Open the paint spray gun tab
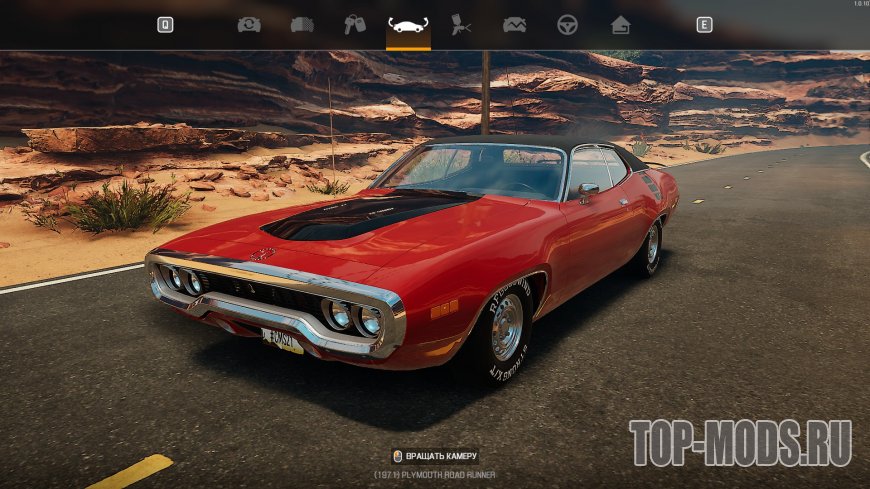The image size is (870, 489). click(461, 25)
